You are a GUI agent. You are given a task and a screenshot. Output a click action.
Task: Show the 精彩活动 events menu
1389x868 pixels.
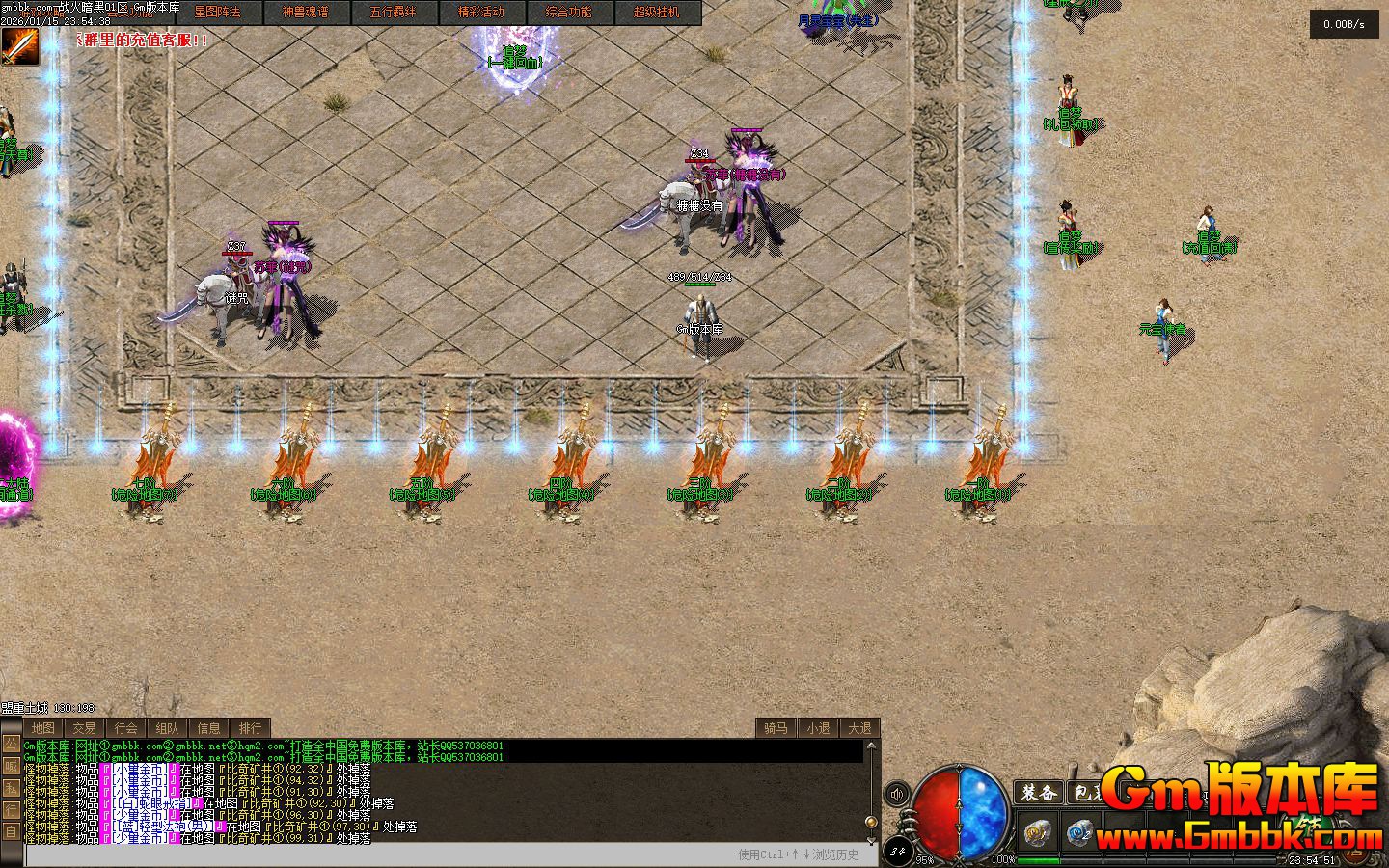[x=481, y=13]
